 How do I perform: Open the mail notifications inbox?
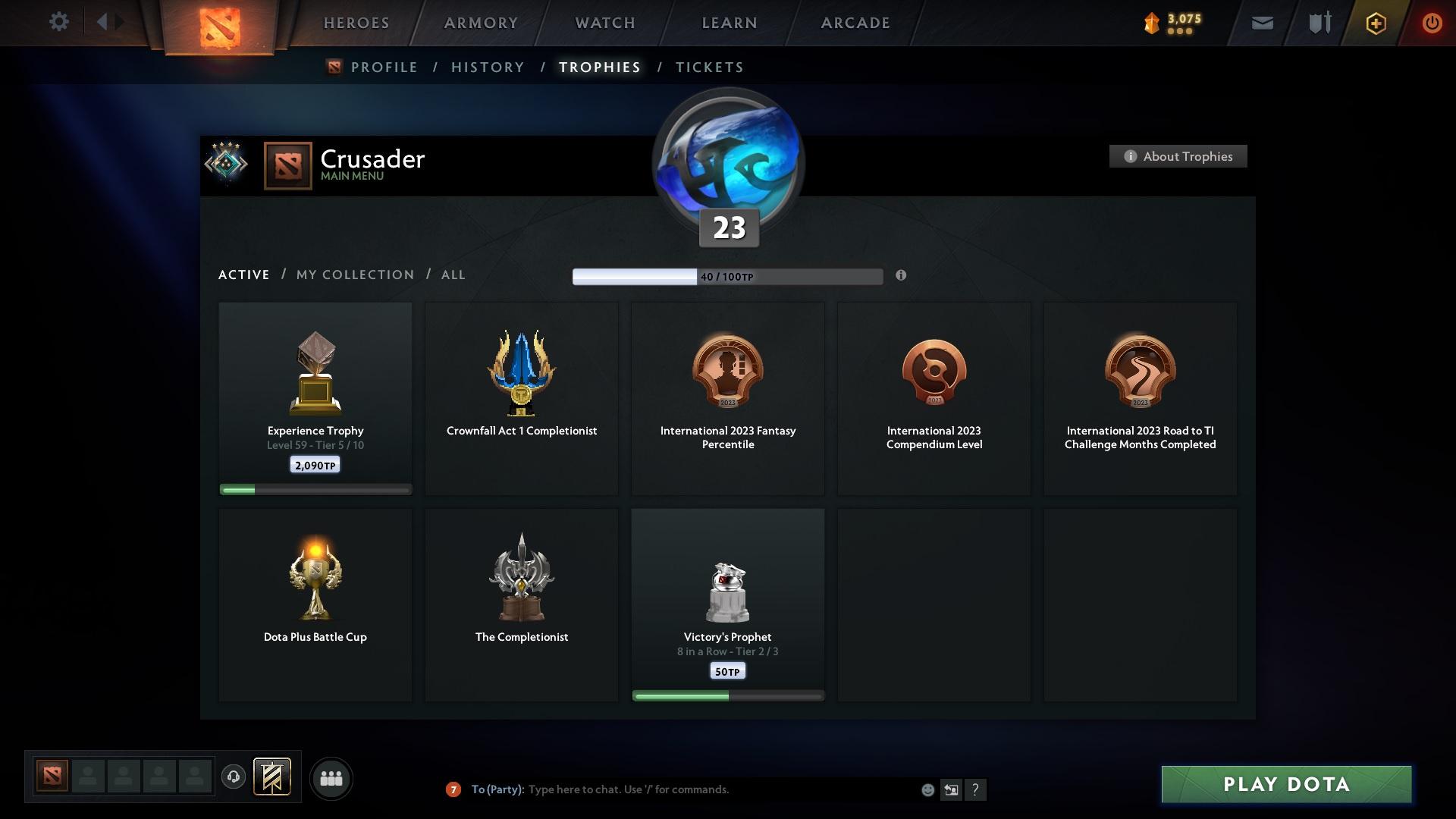point(1261,23)
